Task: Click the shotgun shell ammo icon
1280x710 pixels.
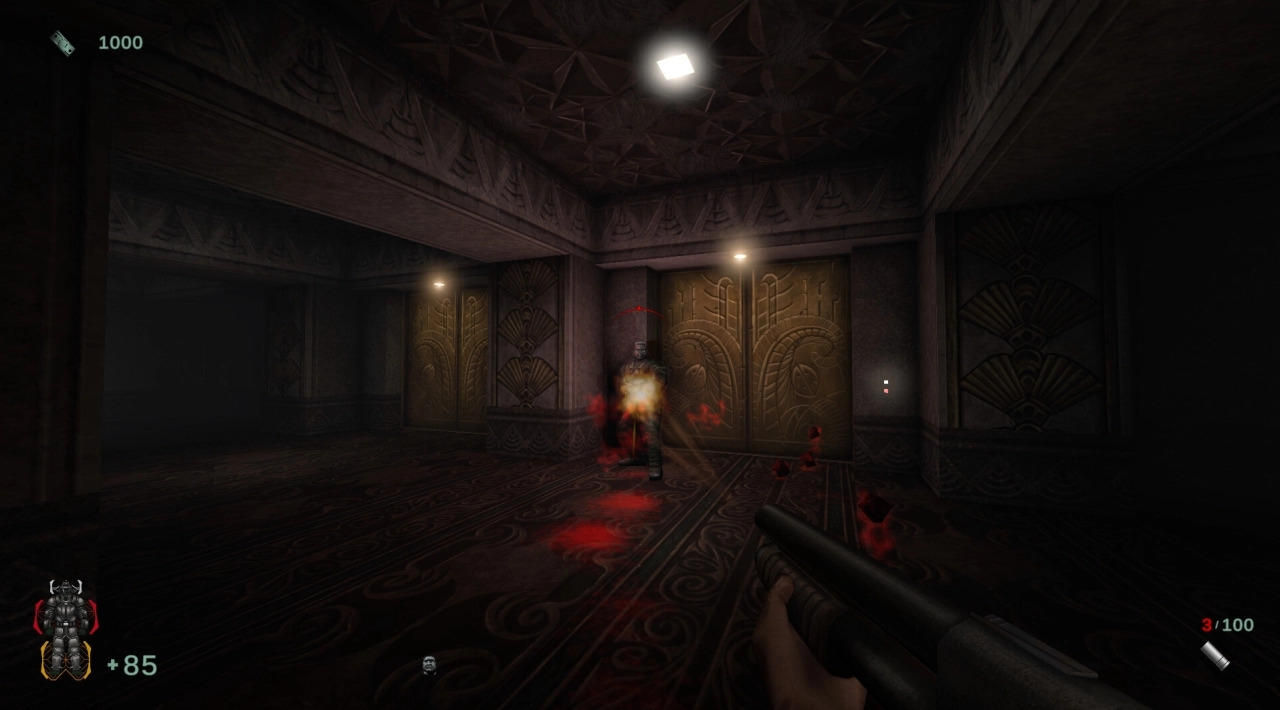Action: click(x=1215, y=656)
